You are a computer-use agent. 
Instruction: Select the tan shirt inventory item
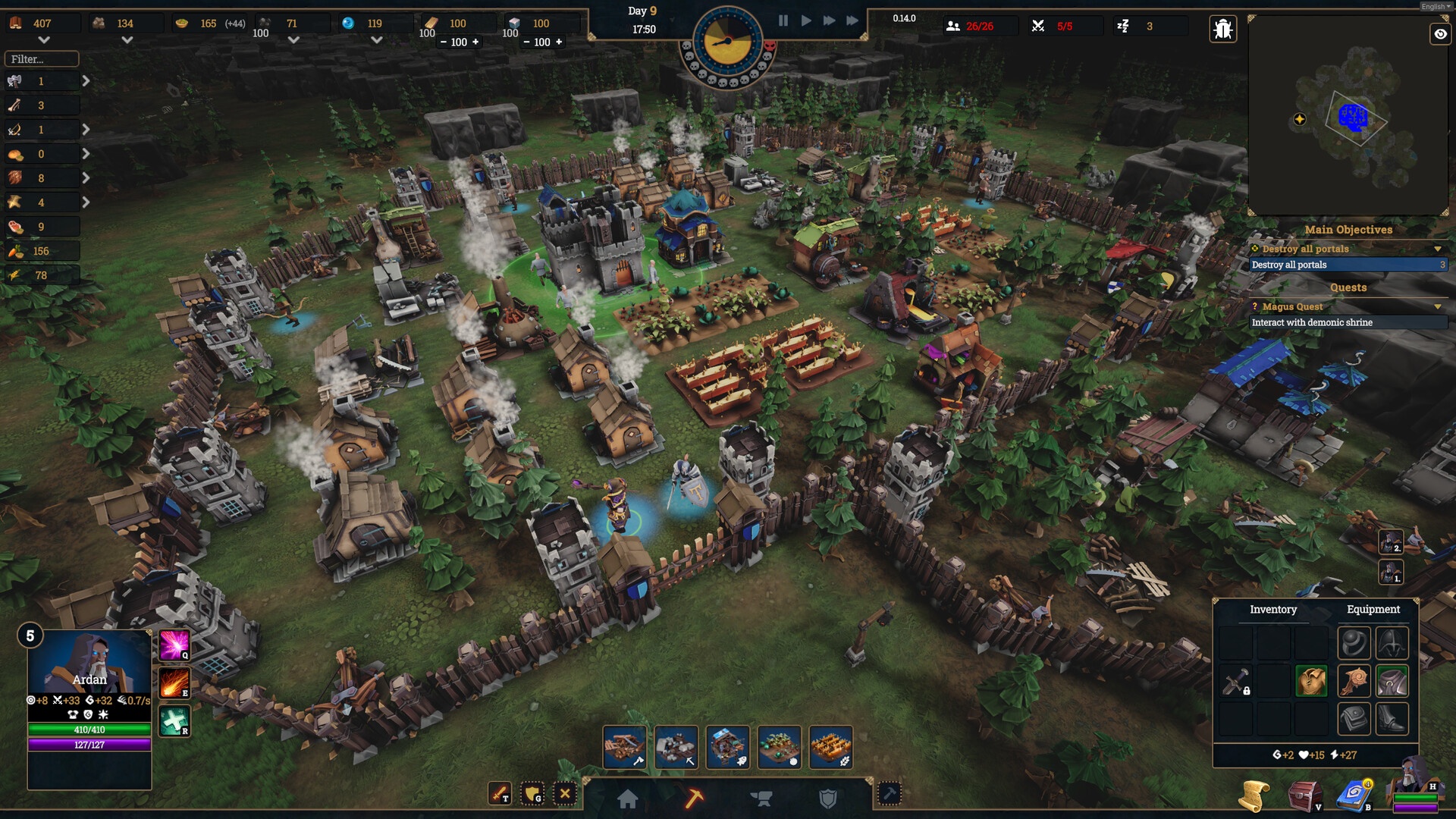[x=1311, y=681]
